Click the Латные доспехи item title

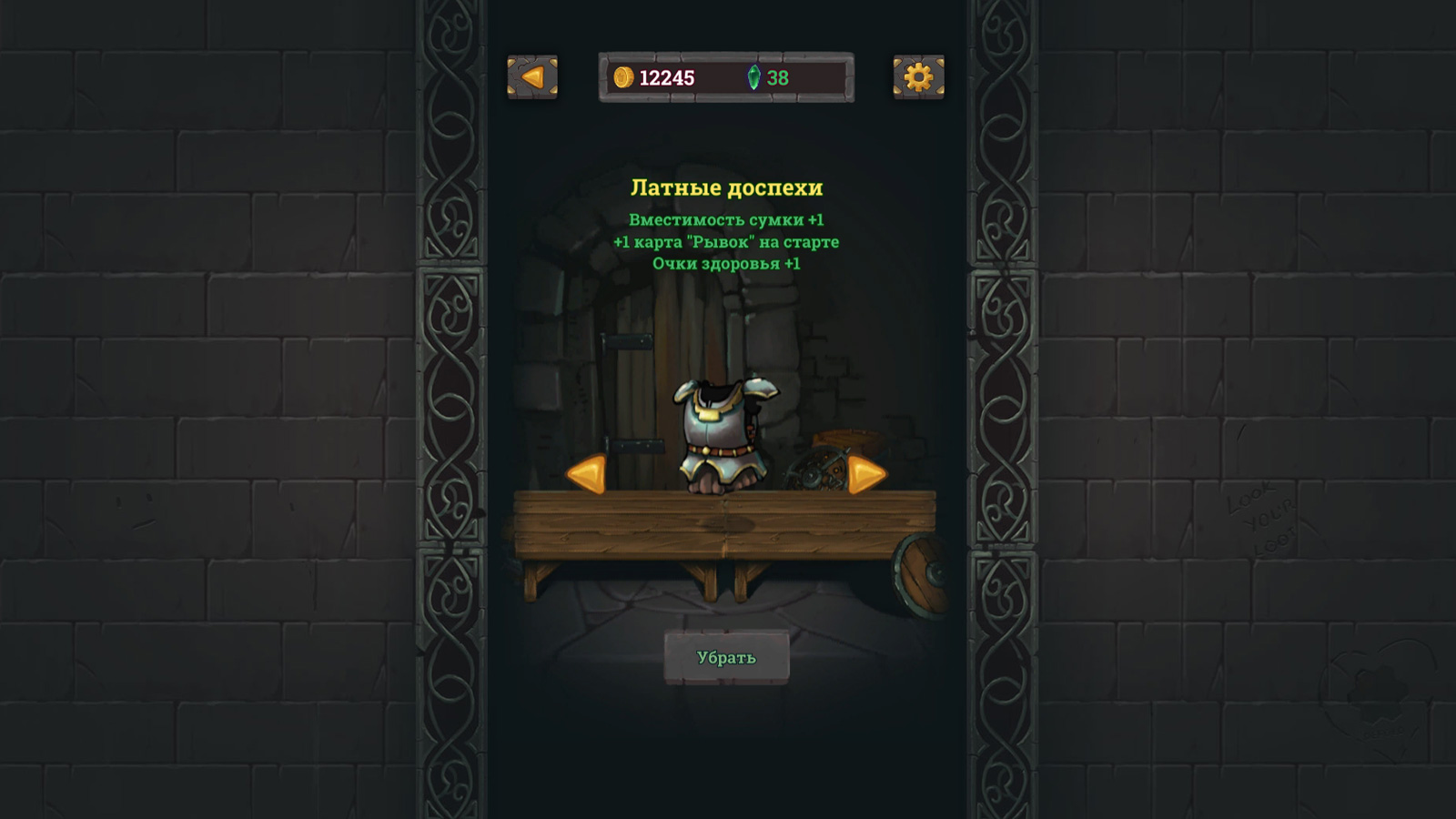pos(728,189)
